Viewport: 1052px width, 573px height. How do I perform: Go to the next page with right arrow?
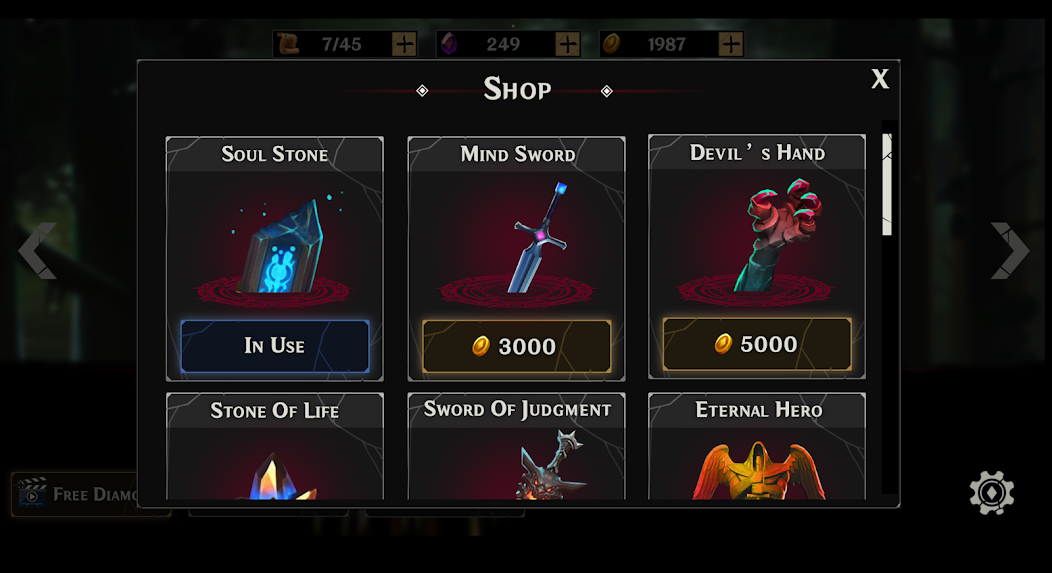tap(1009, 250)
